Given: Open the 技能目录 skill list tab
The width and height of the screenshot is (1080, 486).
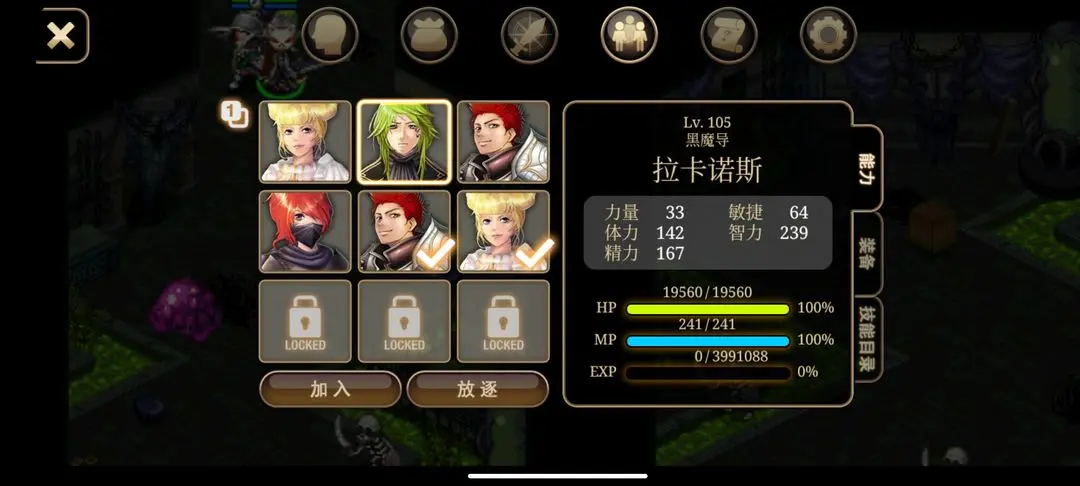Looking at the screenshot, I should tap(867, 339).
